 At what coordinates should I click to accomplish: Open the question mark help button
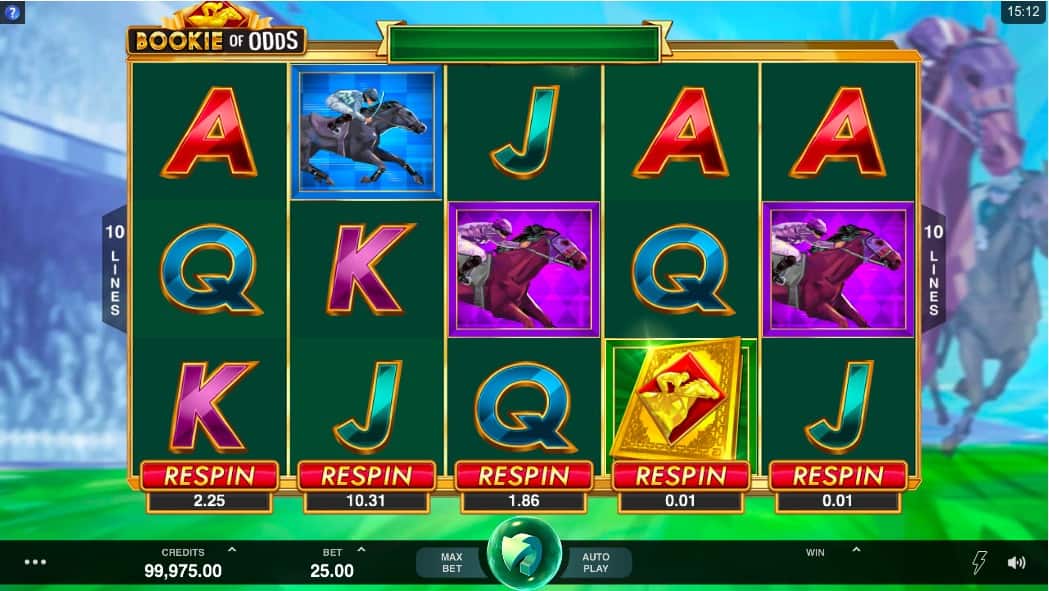[x=12, y=14]
